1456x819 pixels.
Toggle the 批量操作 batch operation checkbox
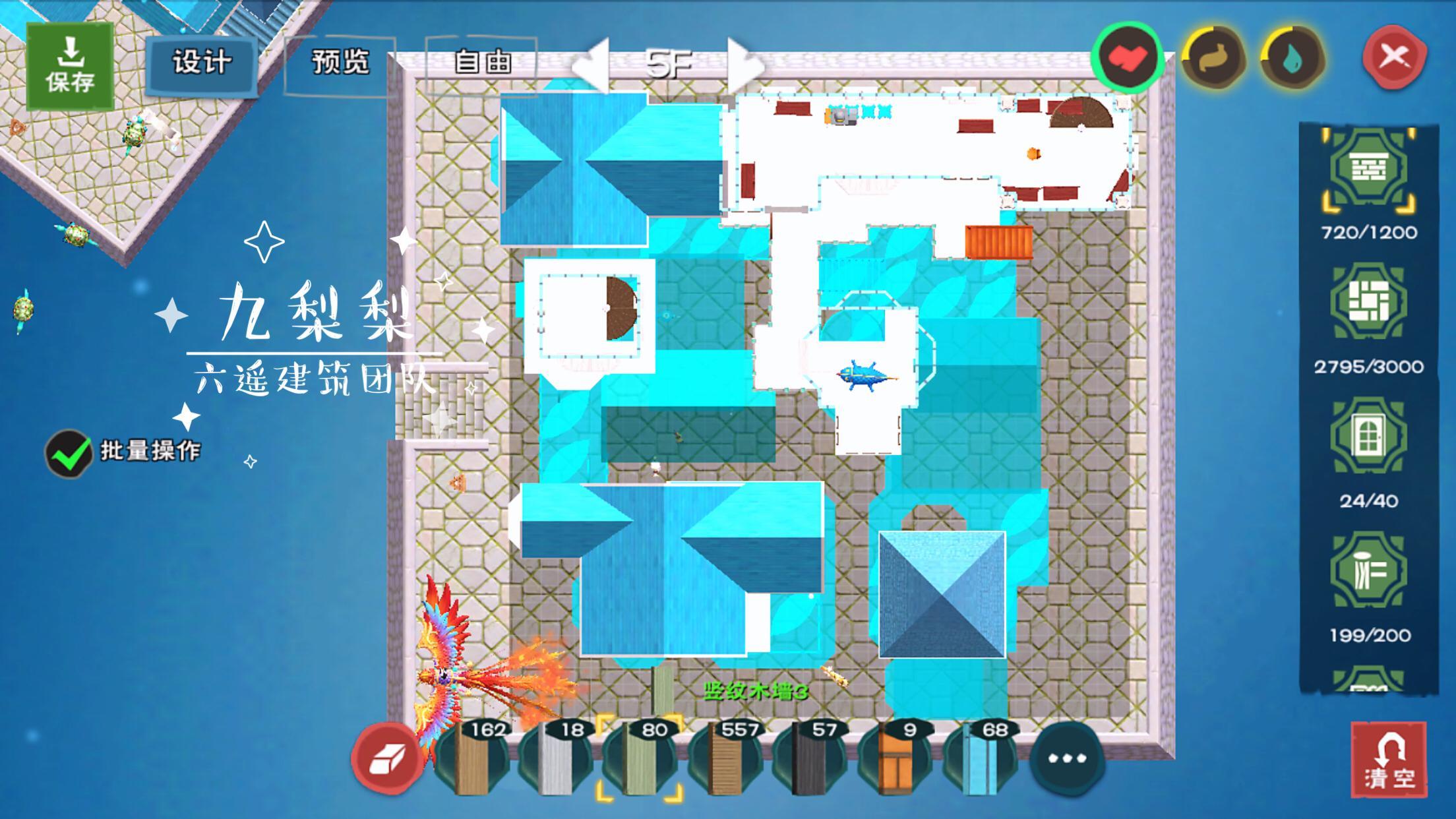[x=69, y=453]
